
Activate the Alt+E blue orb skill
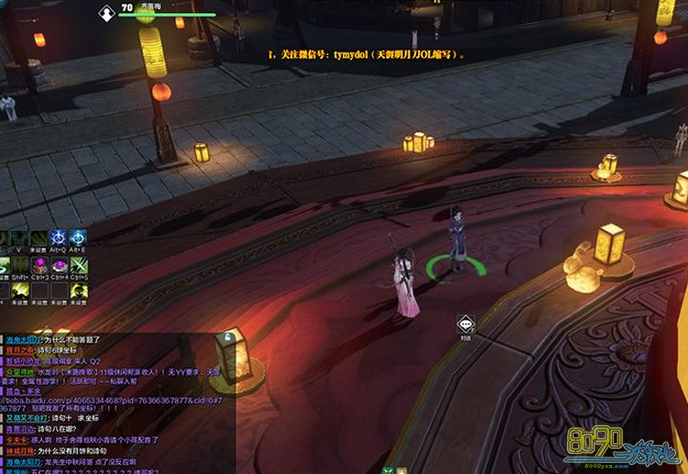point(78,238)
